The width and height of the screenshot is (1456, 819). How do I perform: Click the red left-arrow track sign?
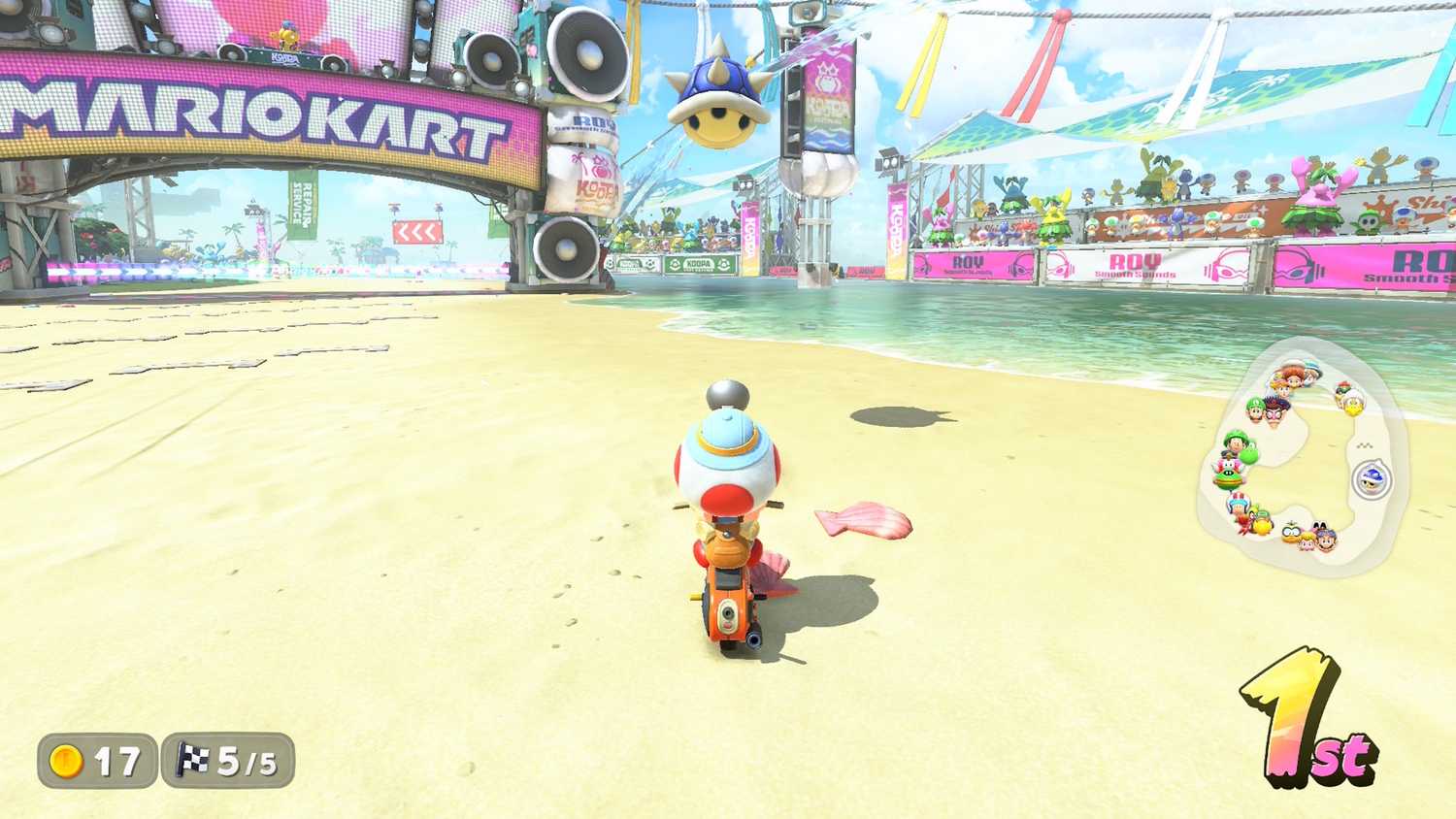pos(419,234)
